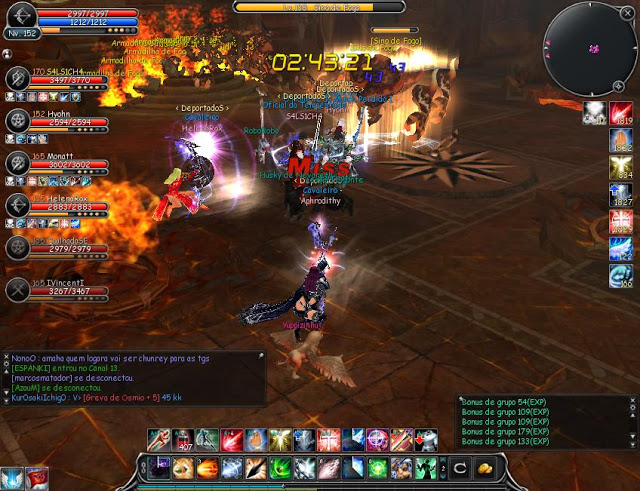Click the hotbar rotate arrow button
The height and width of the screenshot is (491, 640).
pos(462,468)
